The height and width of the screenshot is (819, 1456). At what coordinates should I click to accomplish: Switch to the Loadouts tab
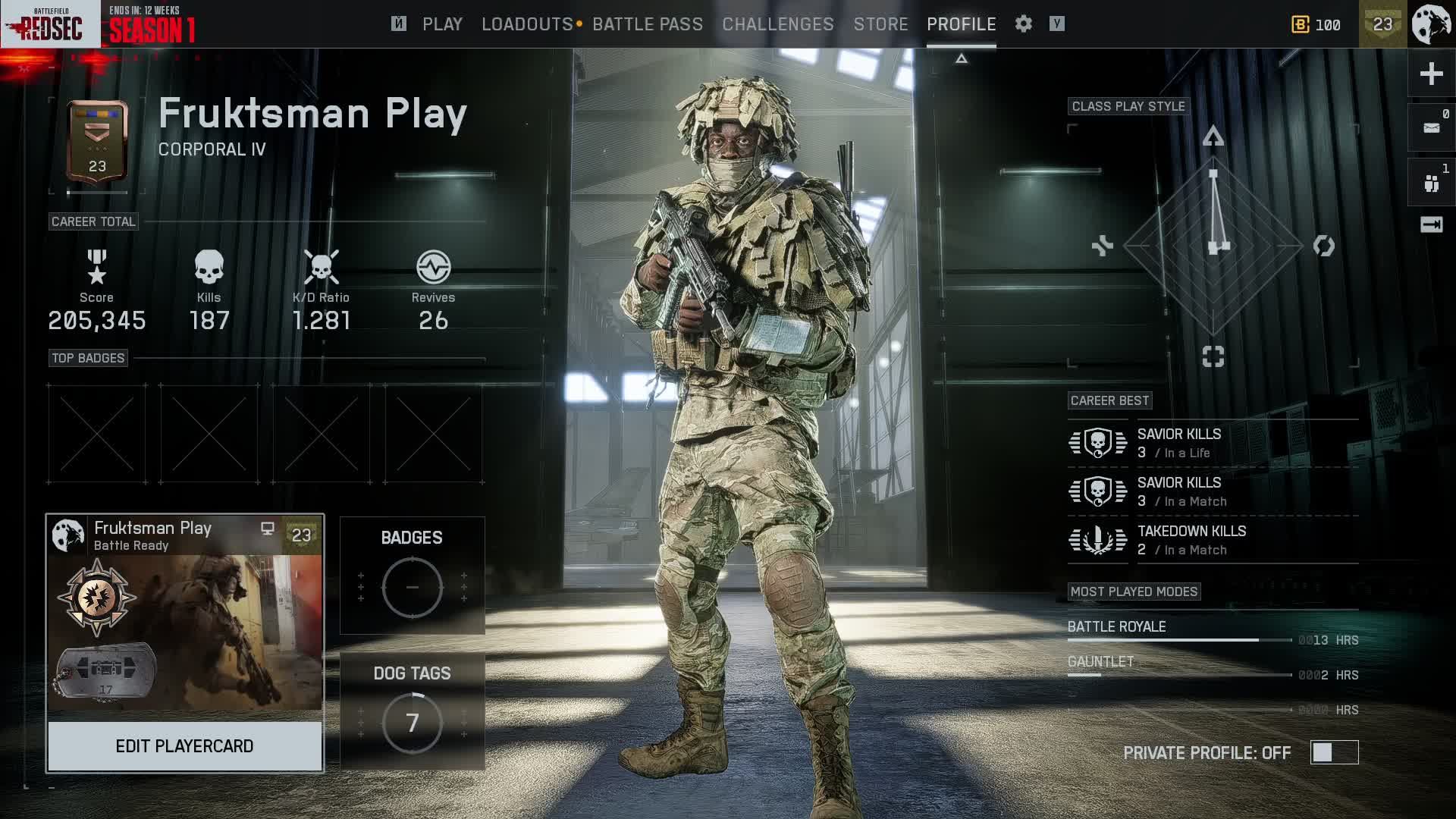click(x=527, y=24)
